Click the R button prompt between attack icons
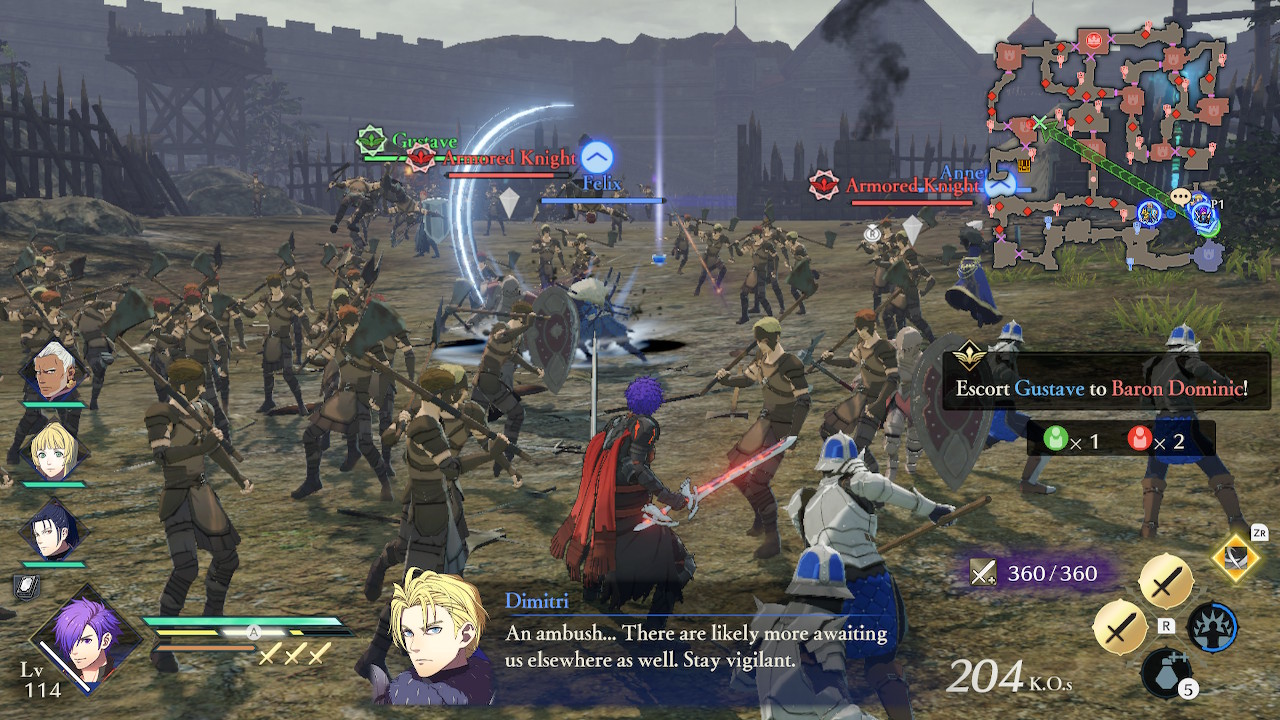The width and height of the screenshot is (1280, 720). click(x=1166, y=626)
